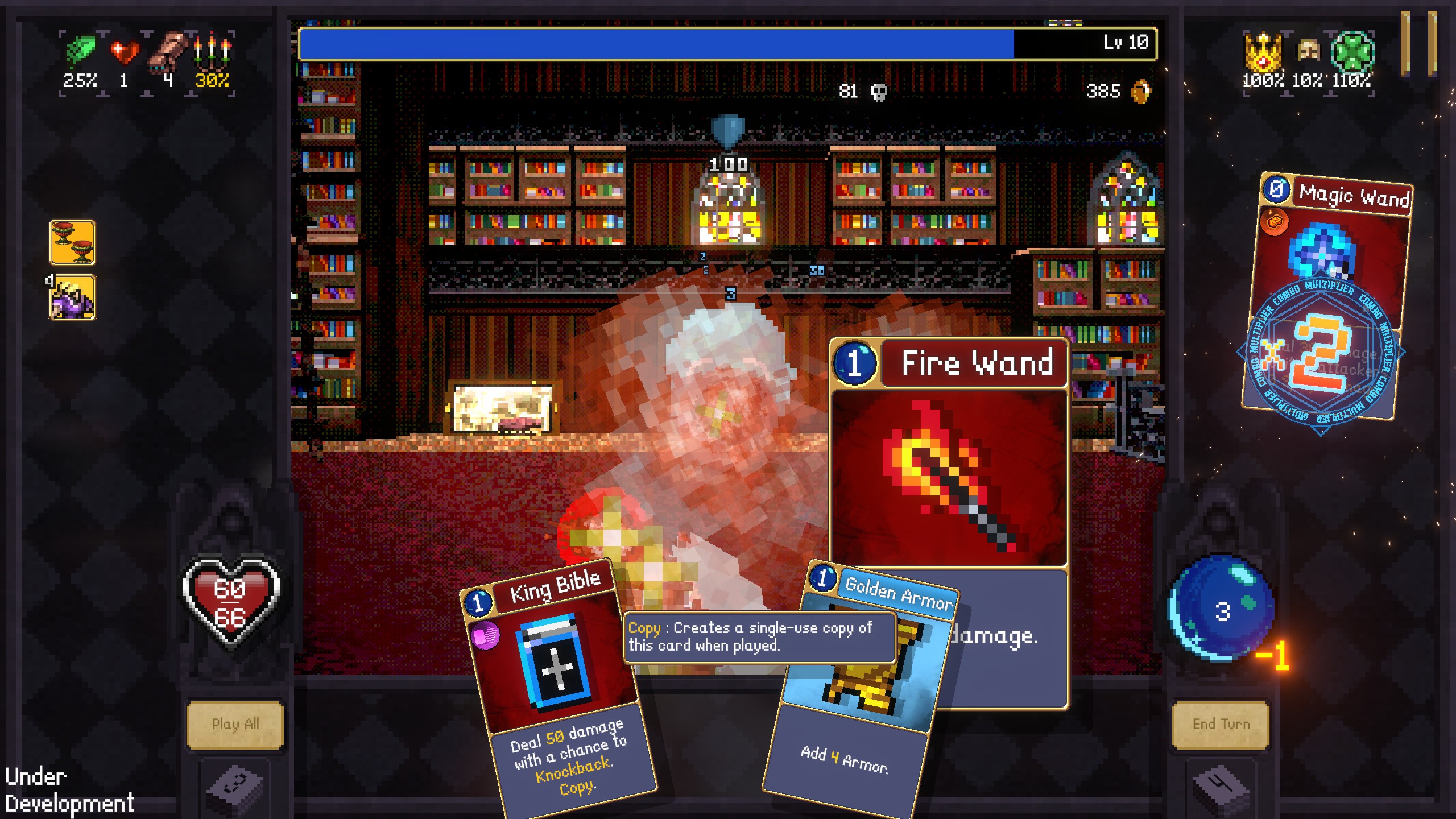The width and height of the screenshot is (1456, 819).
Task: Open the discard pile in the bottom-right corner
Action: coord(1220,791)
